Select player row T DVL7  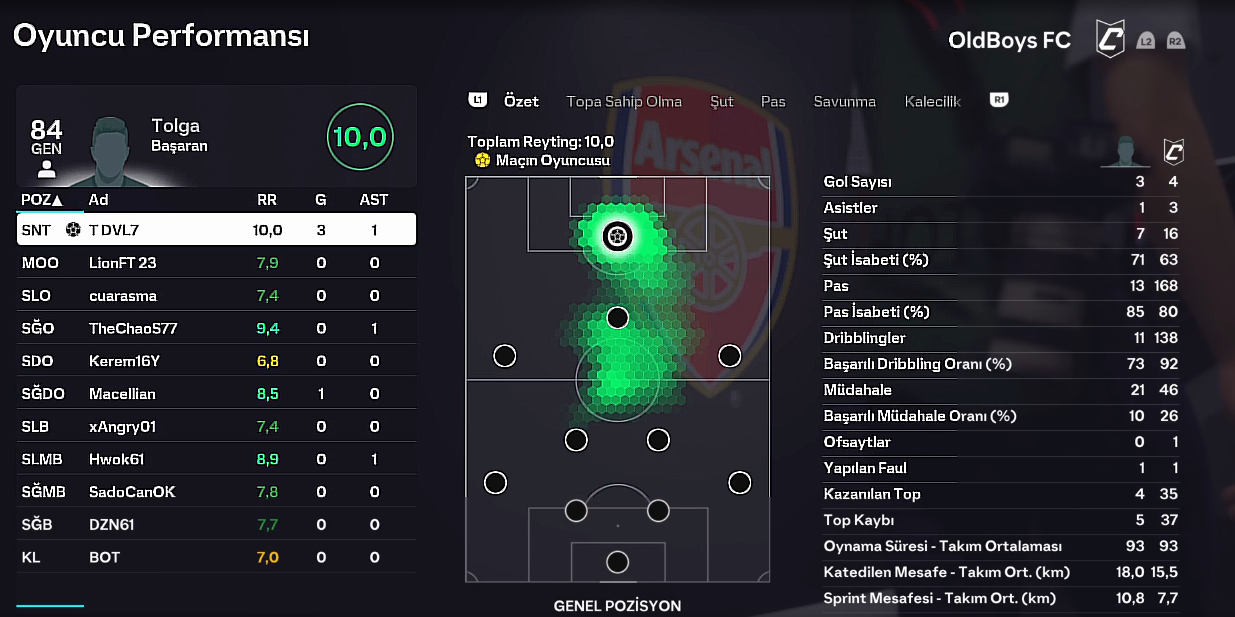(216, 230)
